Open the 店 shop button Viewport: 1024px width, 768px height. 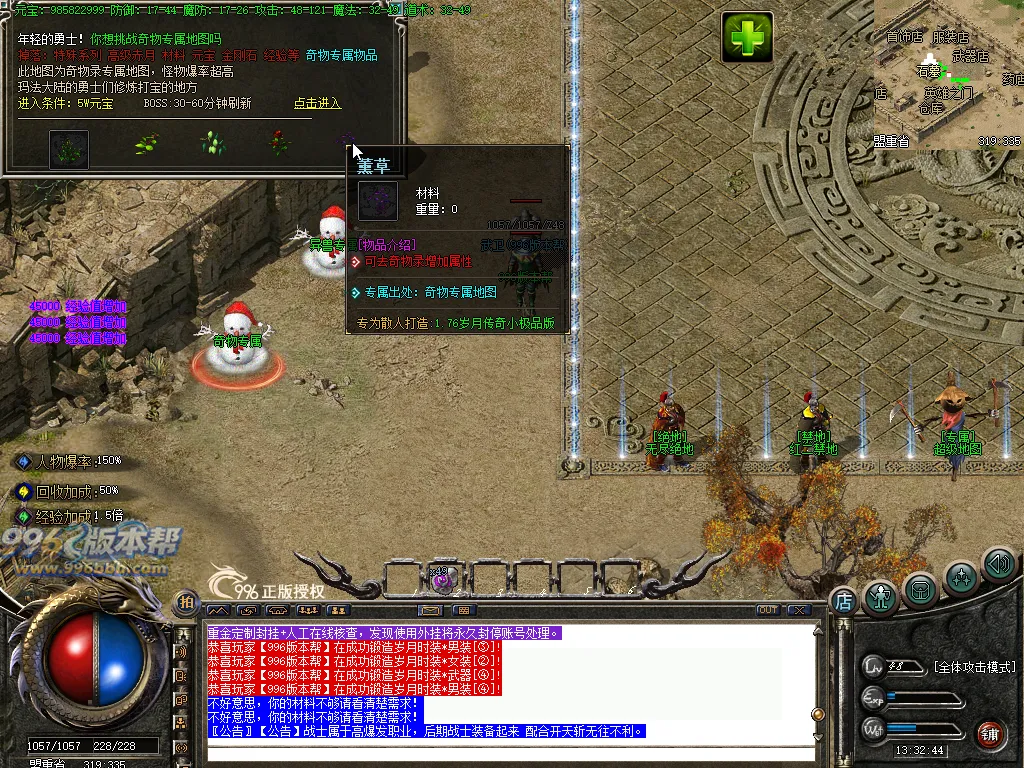point(843,601)
